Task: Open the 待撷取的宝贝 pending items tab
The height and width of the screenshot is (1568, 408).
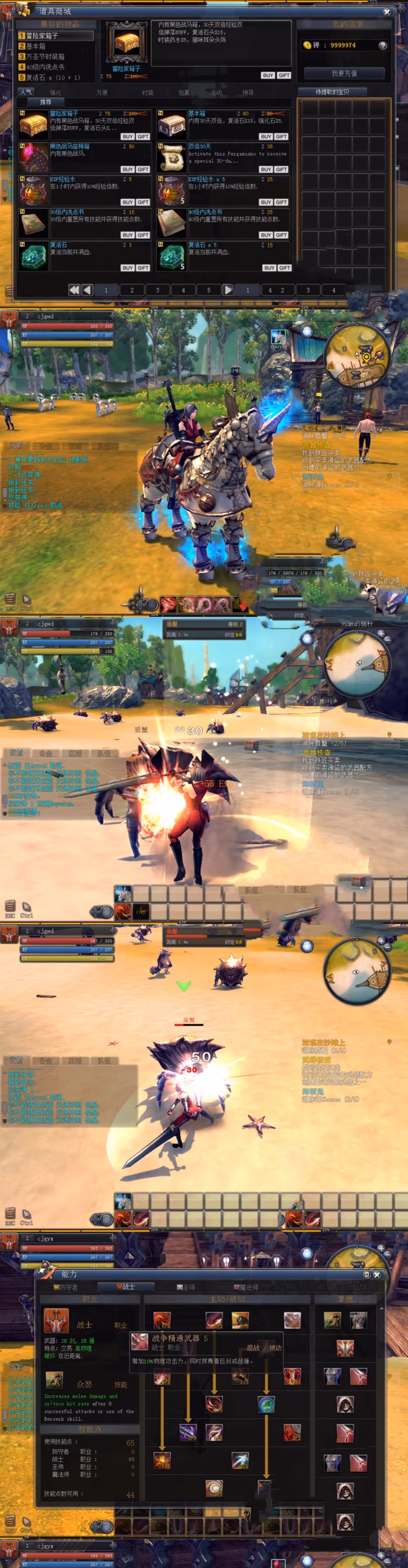Action: pyautogui.click(x=332, y=92)
